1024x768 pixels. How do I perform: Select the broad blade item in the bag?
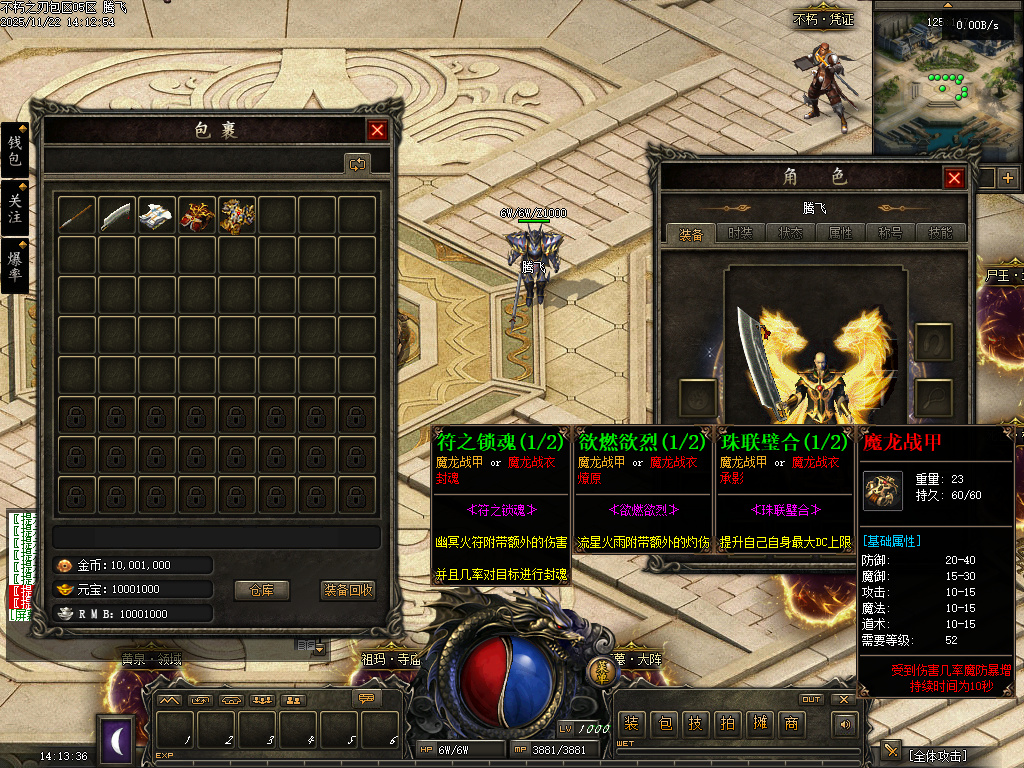click(117, 215)
